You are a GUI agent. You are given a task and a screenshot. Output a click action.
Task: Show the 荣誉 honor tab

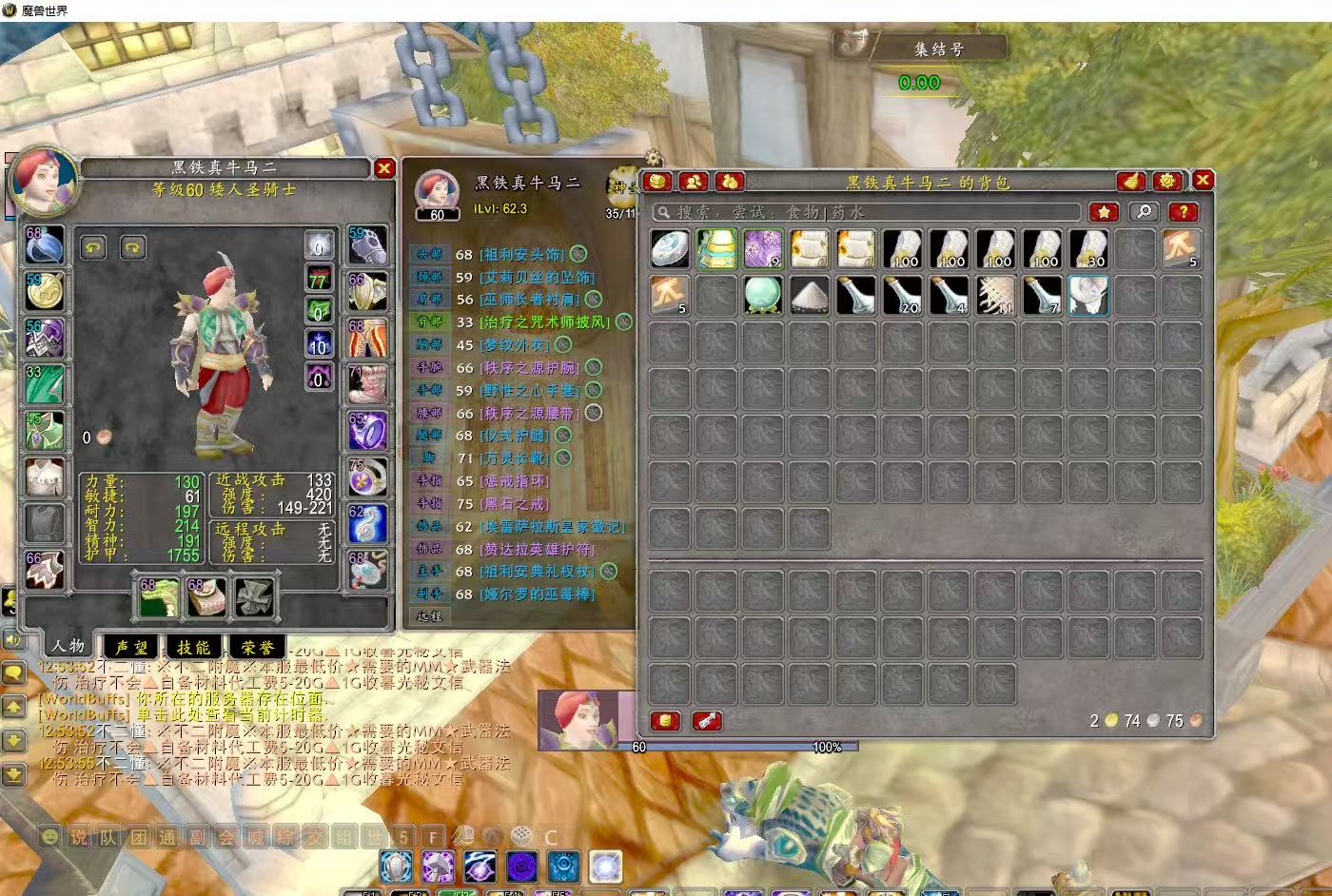(x=257, y=647)
